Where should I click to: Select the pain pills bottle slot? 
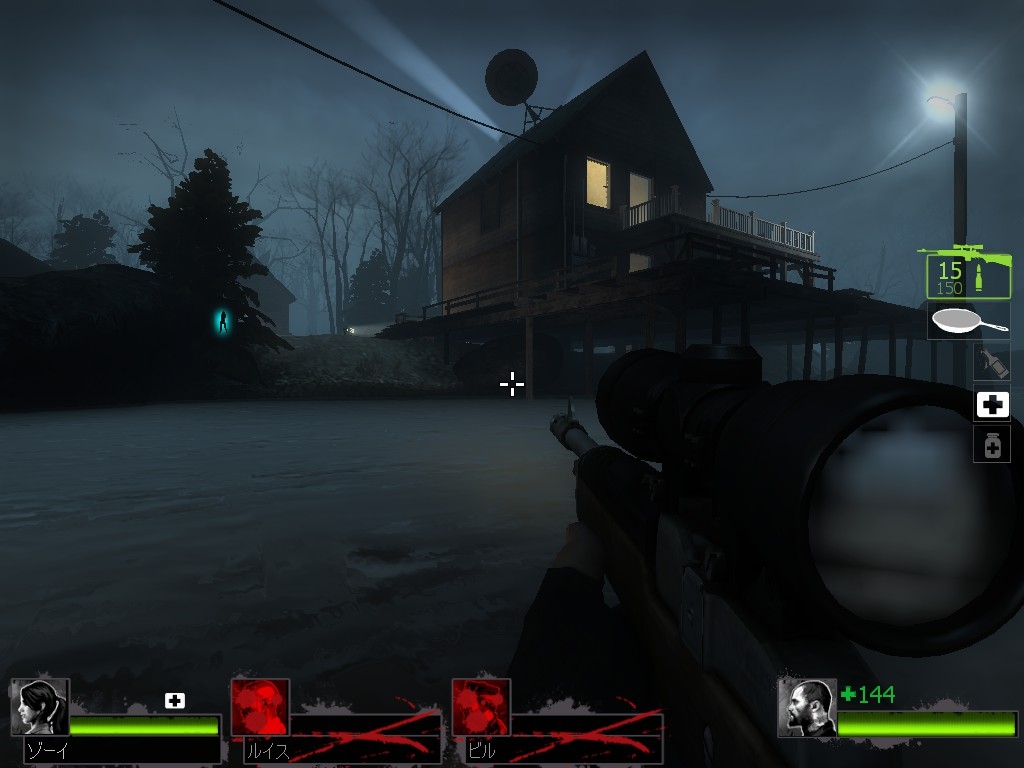[x=992, y=445]
